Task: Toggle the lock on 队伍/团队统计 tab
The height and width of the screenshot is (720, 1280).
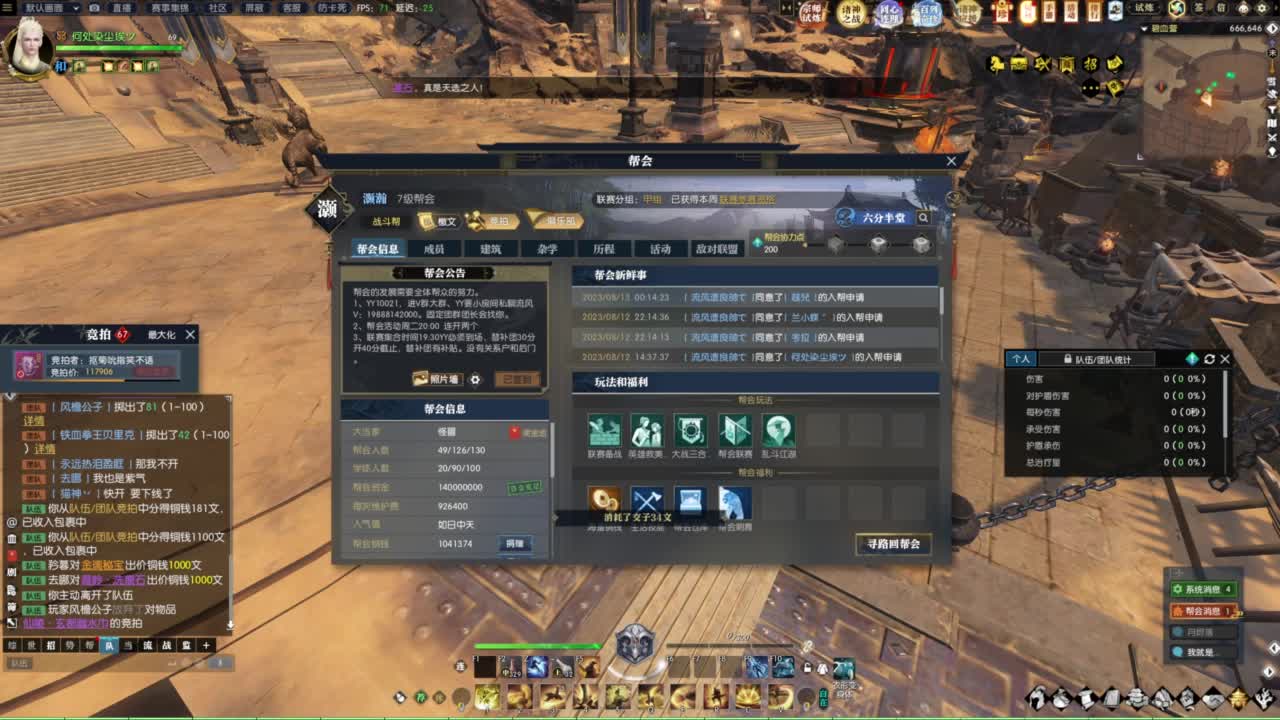Action: [1068, 359]
